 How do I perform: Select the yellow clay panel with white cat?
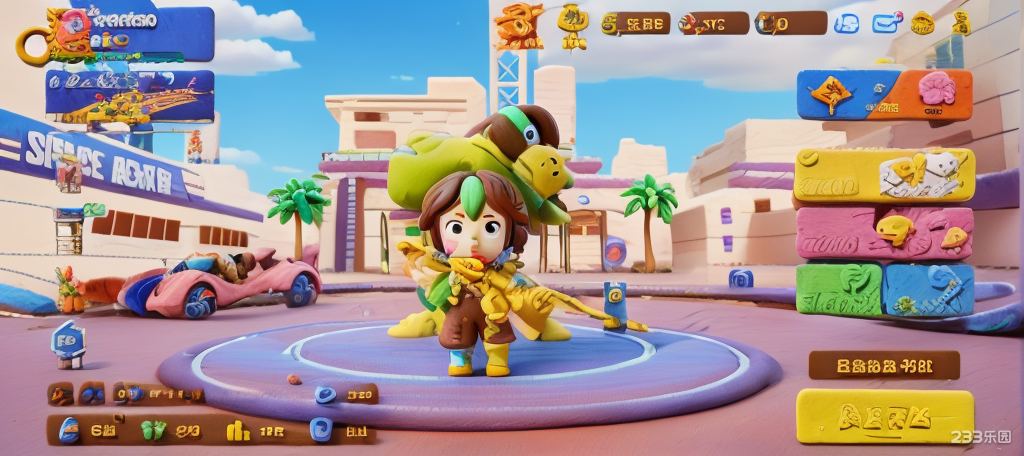tap(884, 175)
